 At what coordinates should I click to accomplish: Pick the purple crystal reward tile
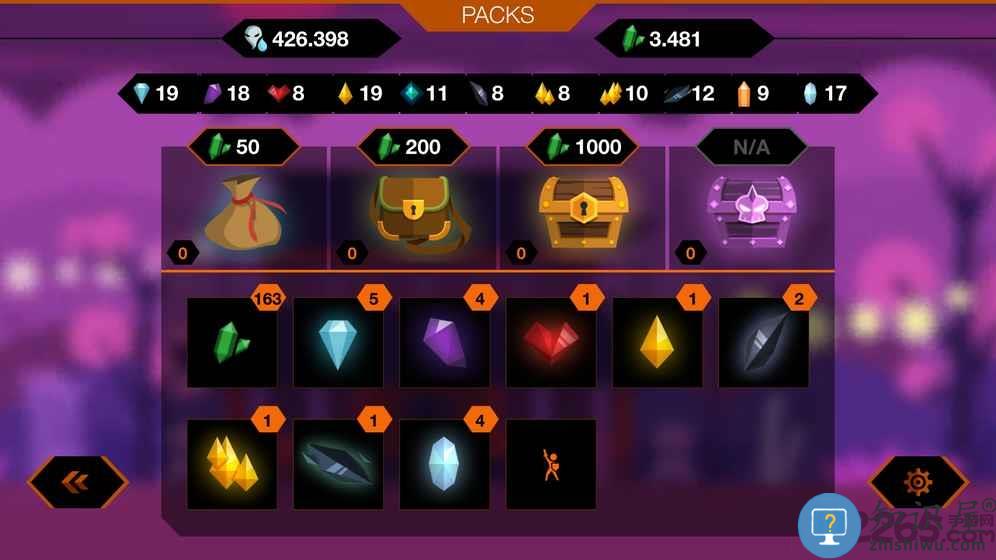[444, 343]
